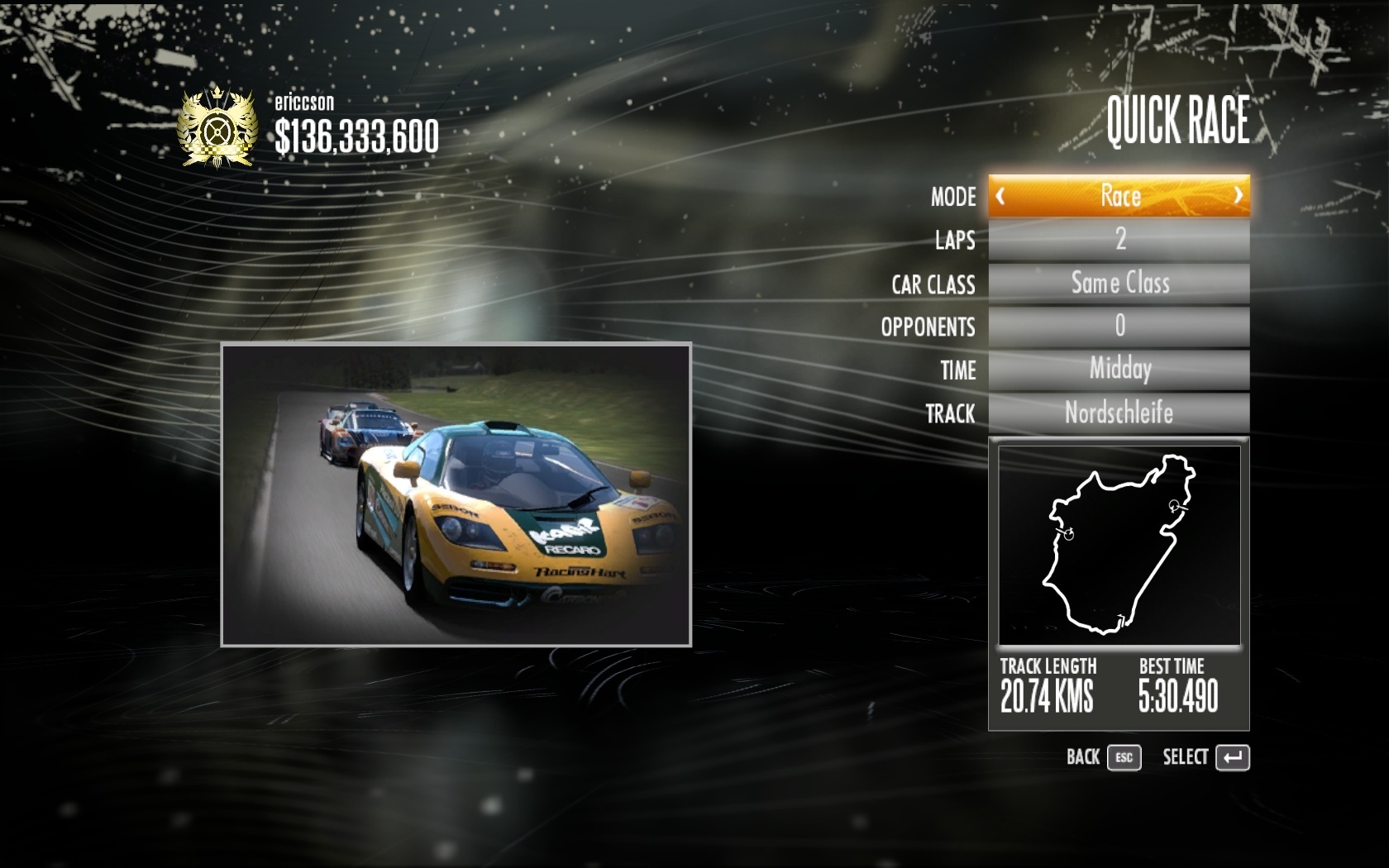Select the Time setting showing Midday

1119,370
